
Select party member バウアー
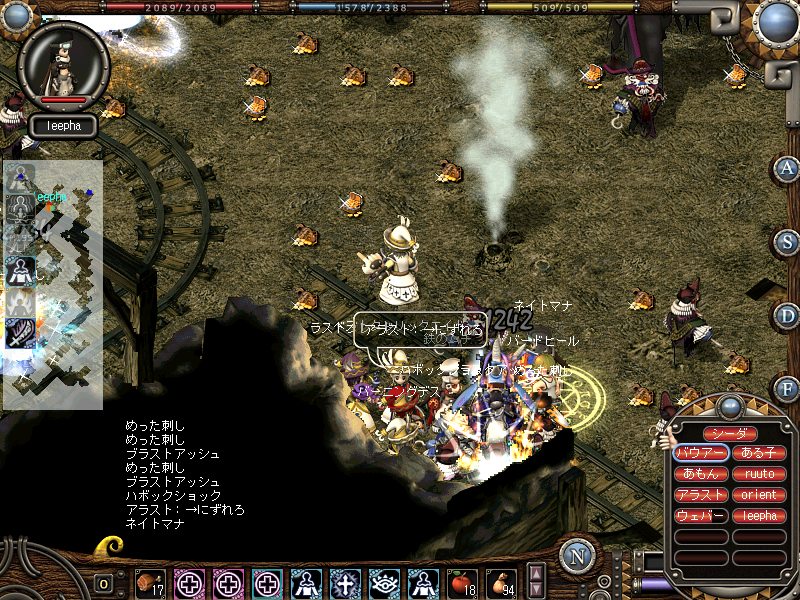tap(700, 453)
